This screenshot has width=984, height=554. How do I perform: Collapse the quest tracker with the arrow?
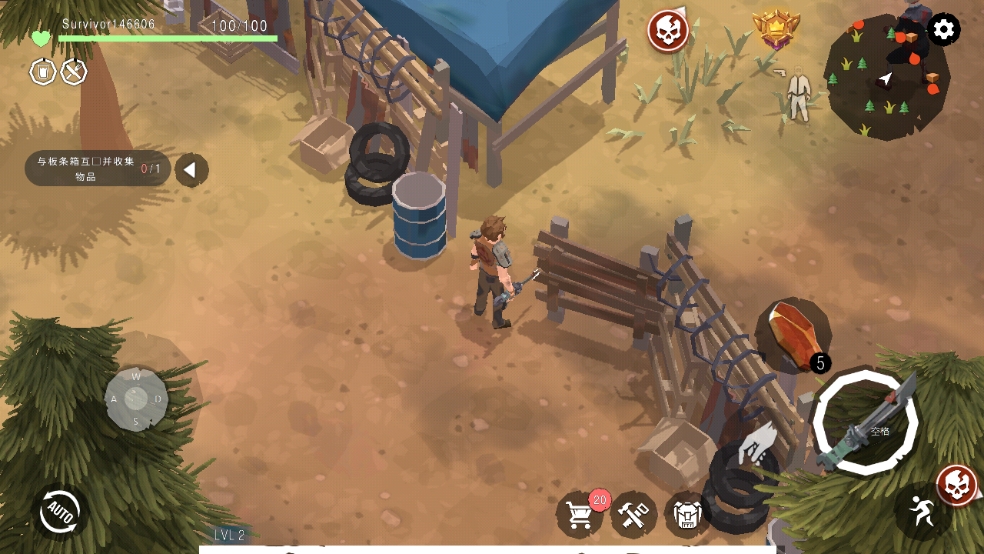click(x=191, y=169)
